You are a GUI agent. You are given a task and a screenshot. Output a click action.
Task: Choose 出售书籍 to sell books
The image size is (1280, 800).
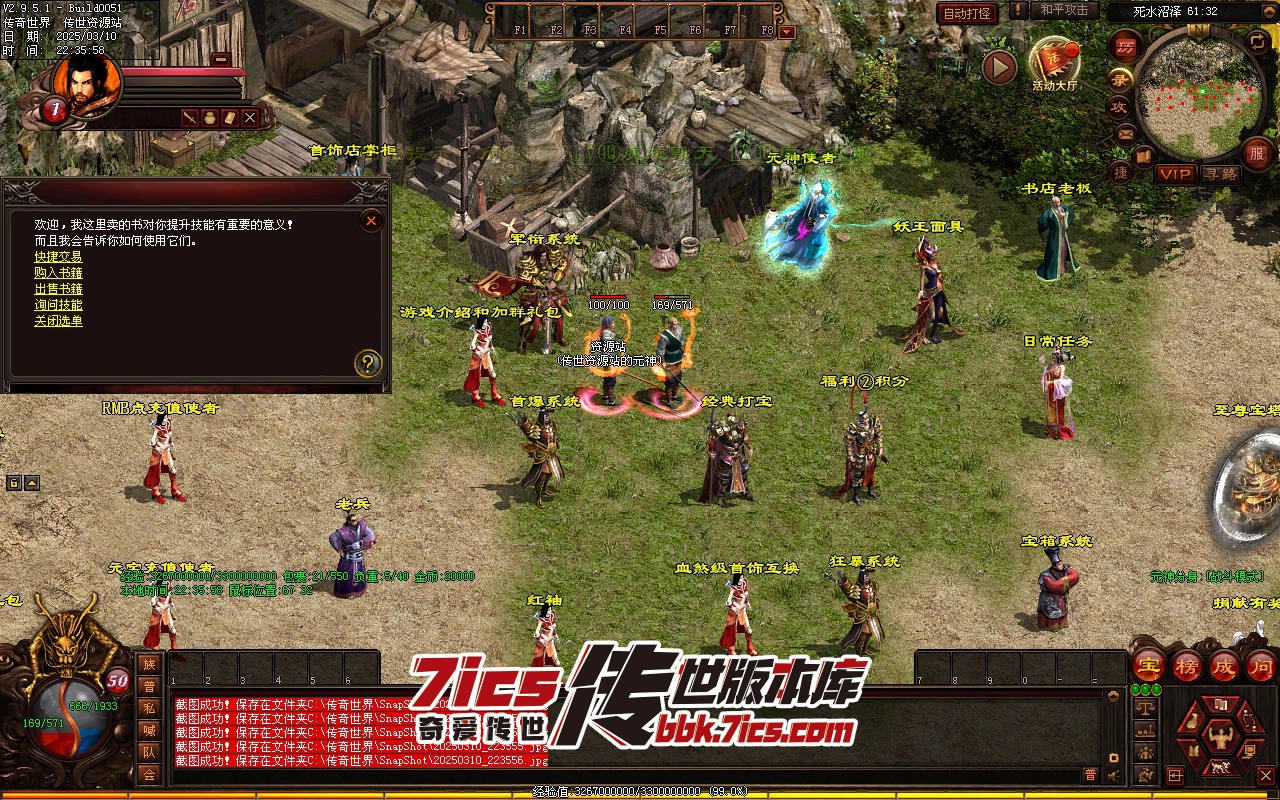pyautogui.click(x=58, y=289)
